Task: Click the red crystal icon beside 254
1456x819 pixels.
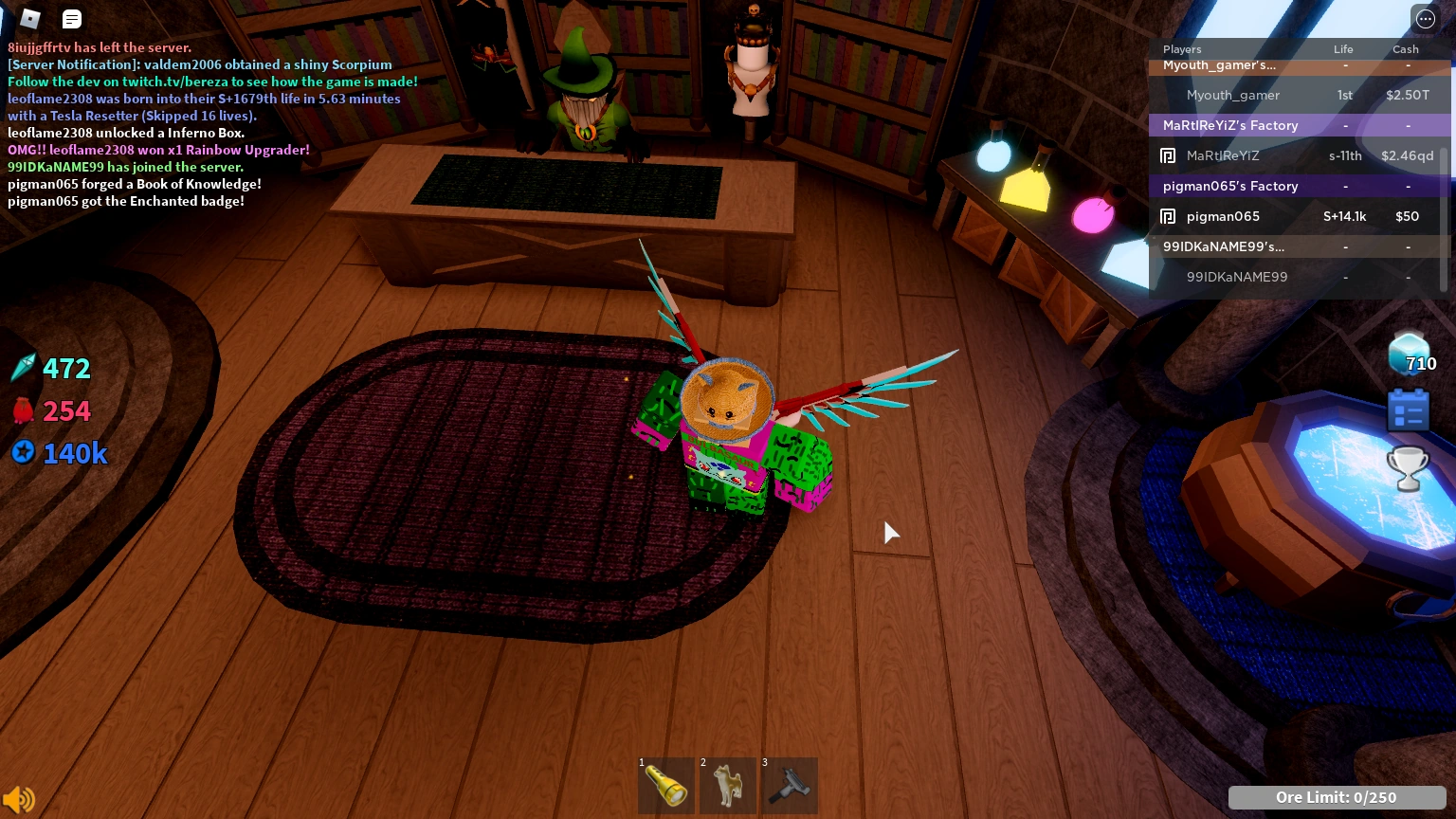Action: (x=23, y=409)
